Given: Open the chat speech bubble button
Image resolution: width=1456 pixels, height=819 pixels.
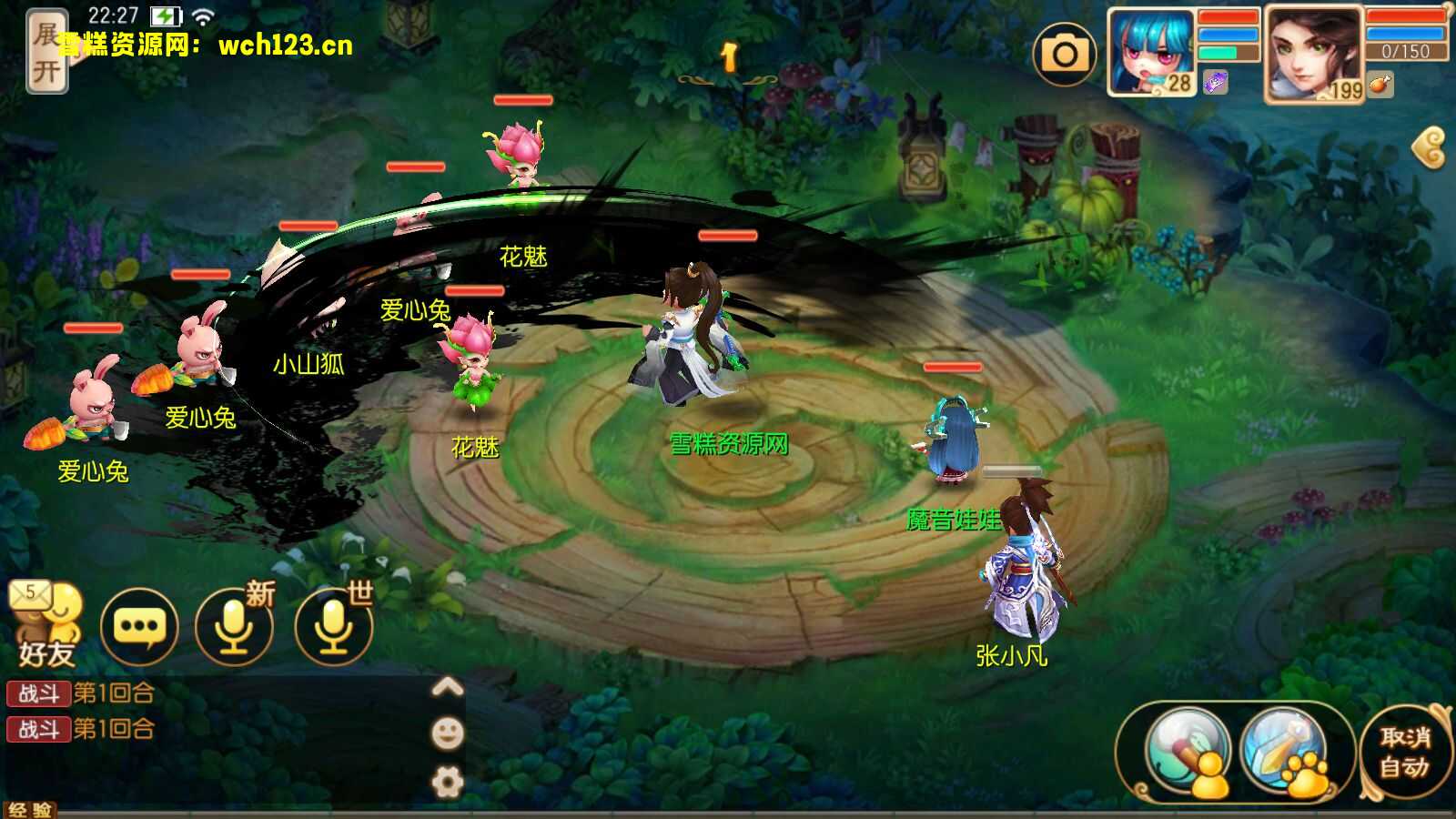Looking at the screenshot, I should click(x=138, y=627).
